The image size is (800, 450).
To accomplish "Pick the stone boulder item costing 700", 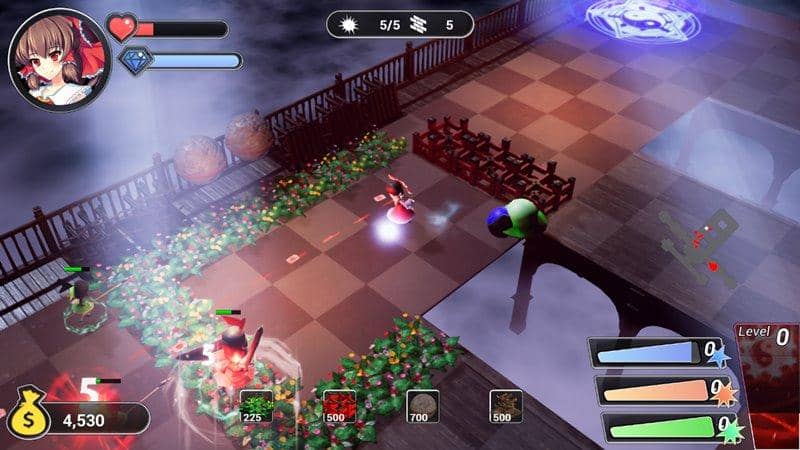I will point(423,405).
